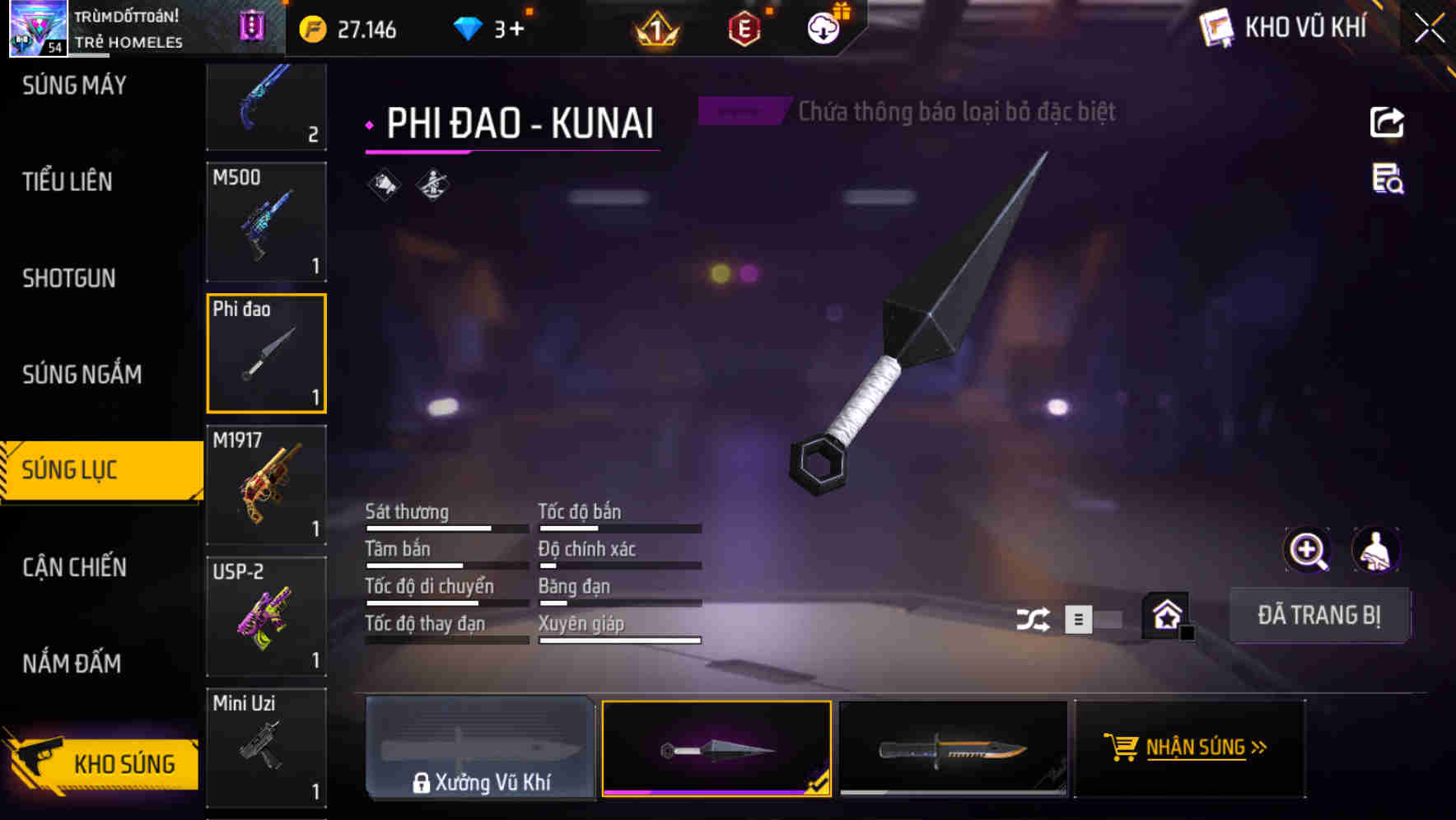Click the shuffle weapon skin icon

[1034, 617]
